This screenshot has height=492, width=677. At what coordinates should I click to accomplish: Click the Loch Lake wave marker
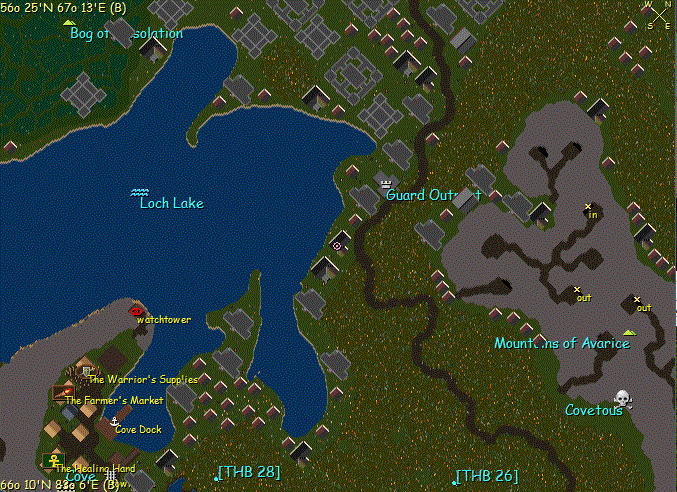(x=141, y=191)
